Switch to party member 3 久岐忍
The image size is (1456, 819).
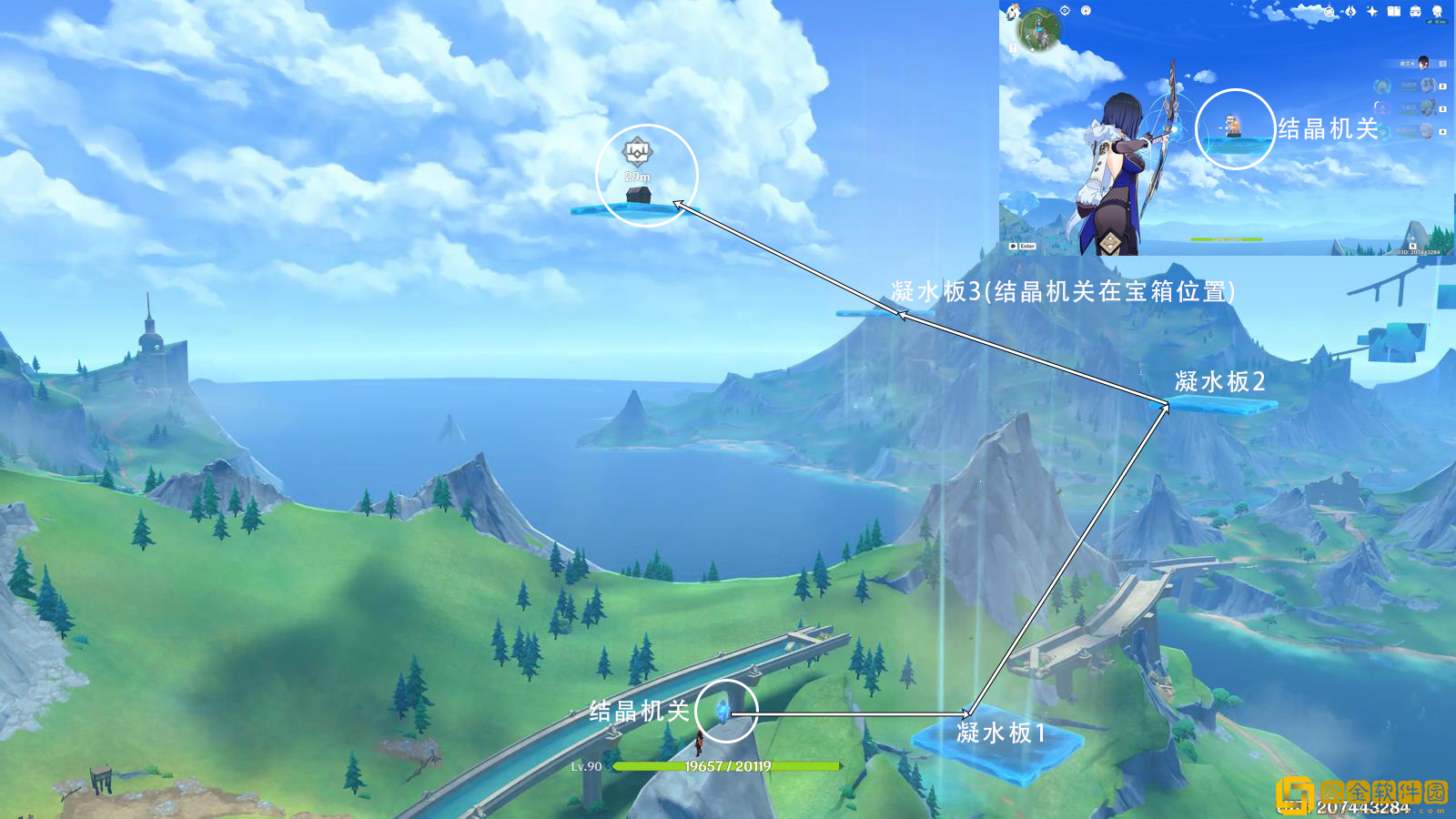pyautogui.click(x=1428, y=107)
